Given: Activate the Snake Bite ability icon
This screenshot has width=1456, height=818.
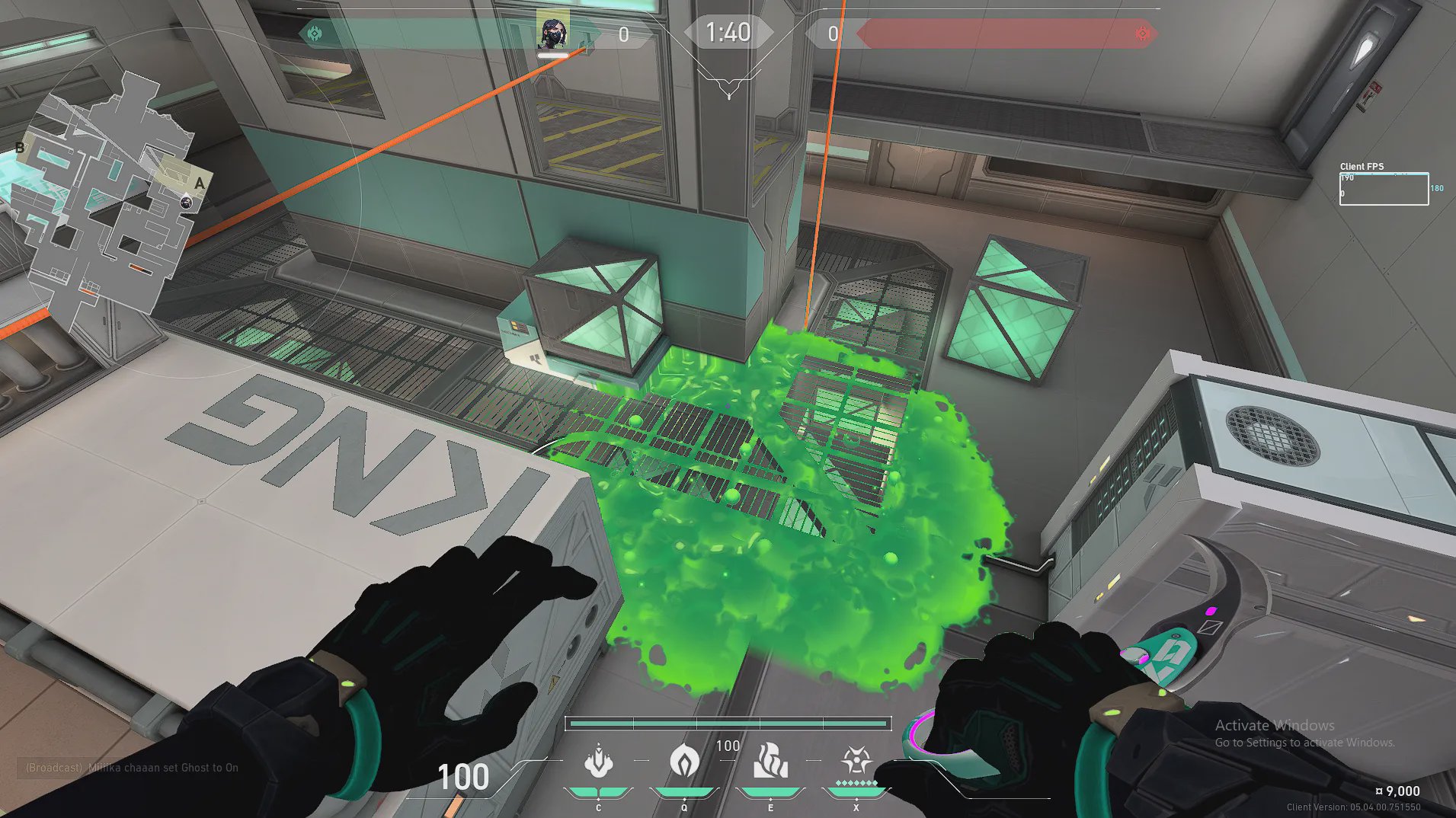Looking at the screenshot, I should pos(599,762).
